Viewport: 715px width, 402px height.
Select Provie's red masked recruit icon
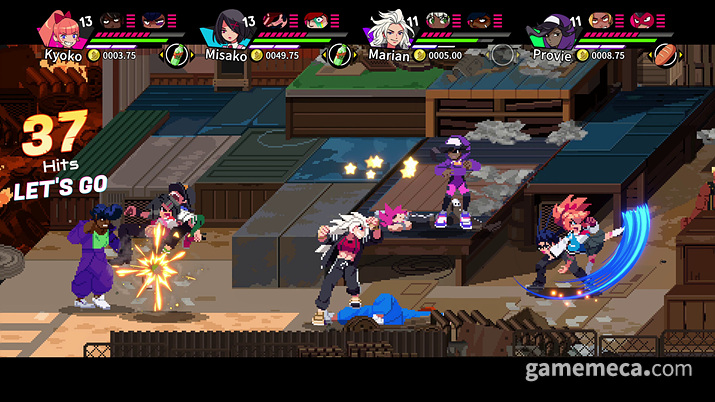pyautogui.click(x=641, y=20)
